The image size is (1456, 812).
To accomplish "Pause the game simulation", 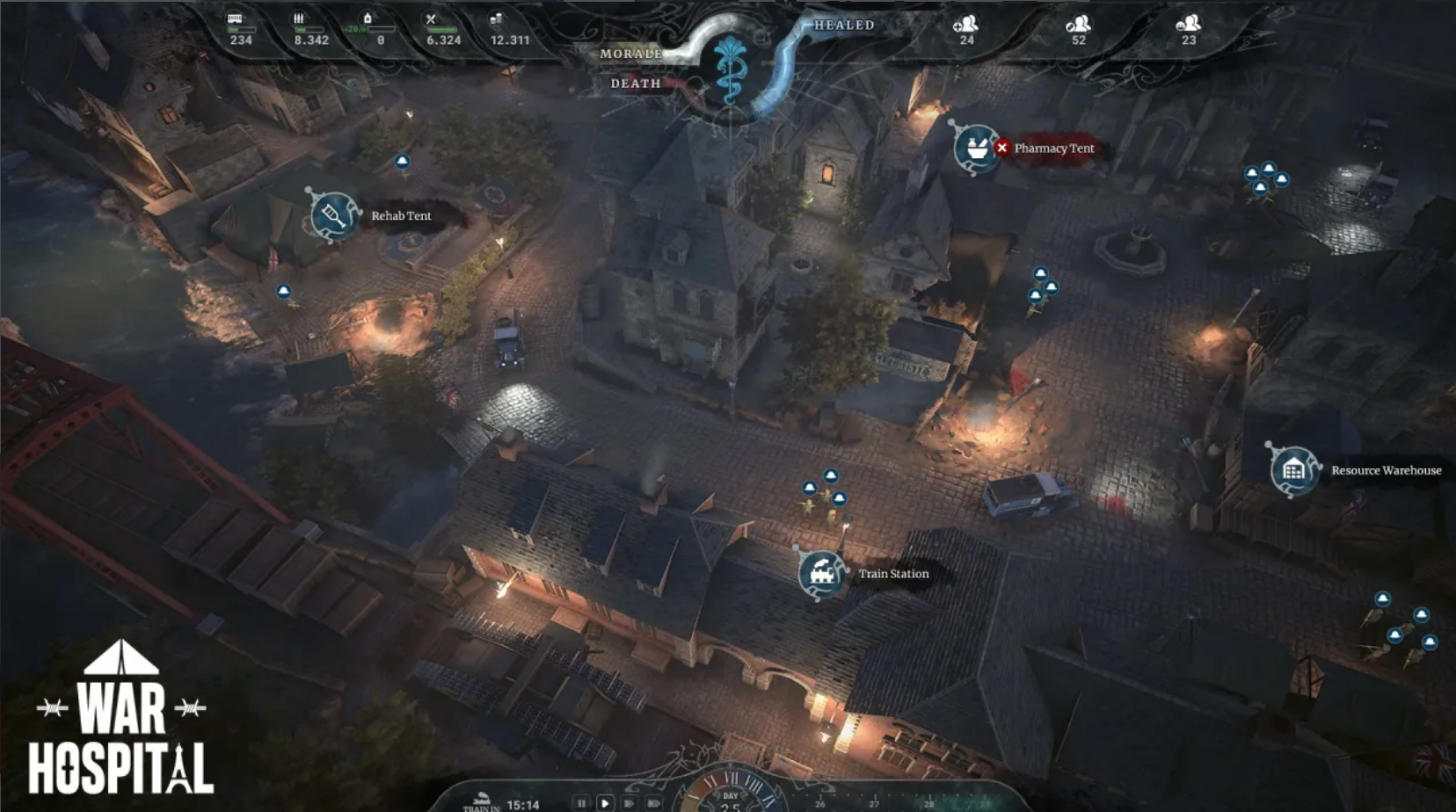I will tap(581, 802).
